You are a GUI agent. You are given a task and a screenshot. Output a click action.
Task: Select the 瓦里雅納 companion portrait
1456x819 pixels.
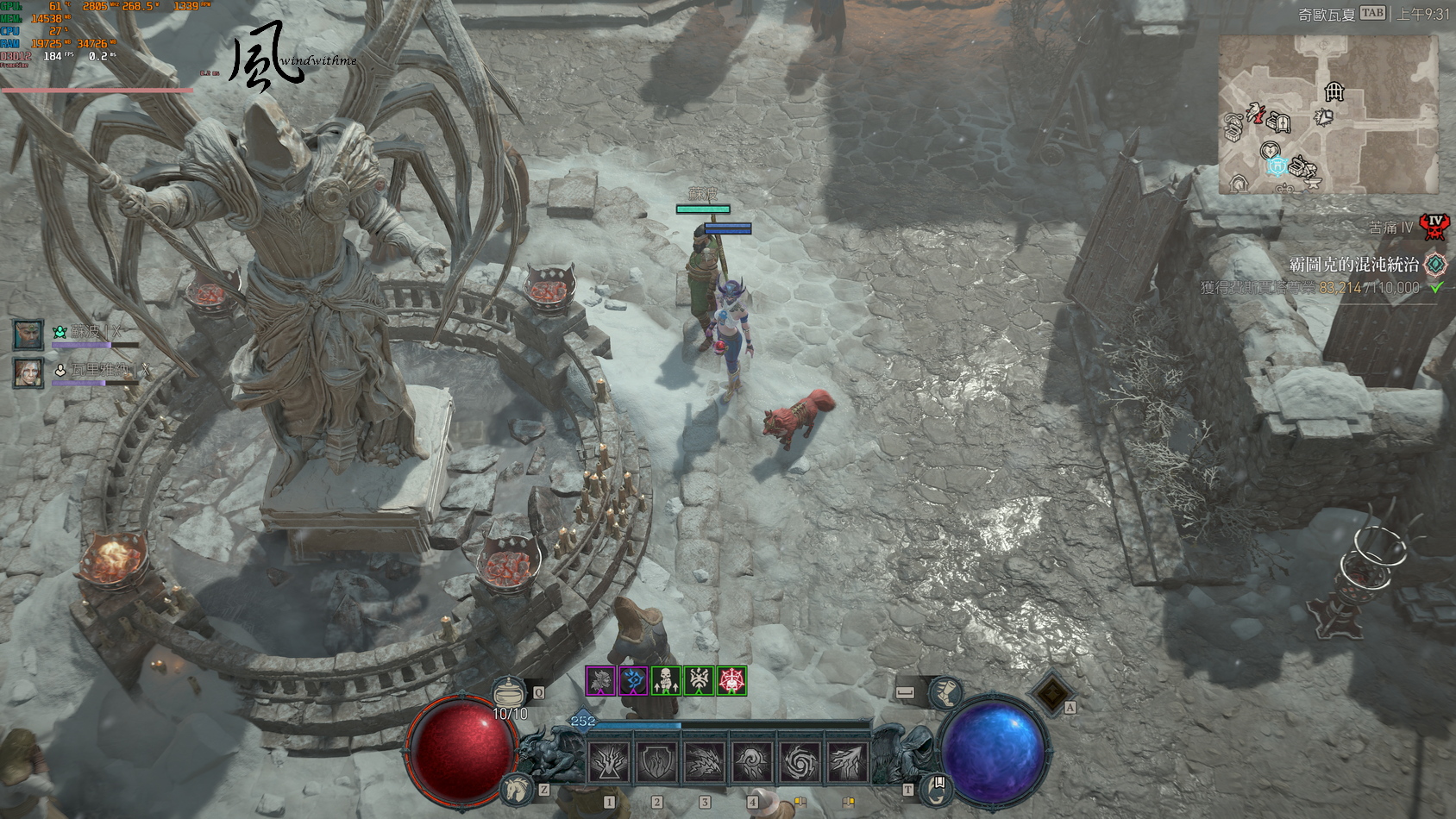pyautogui.click(x=28, y=372)
